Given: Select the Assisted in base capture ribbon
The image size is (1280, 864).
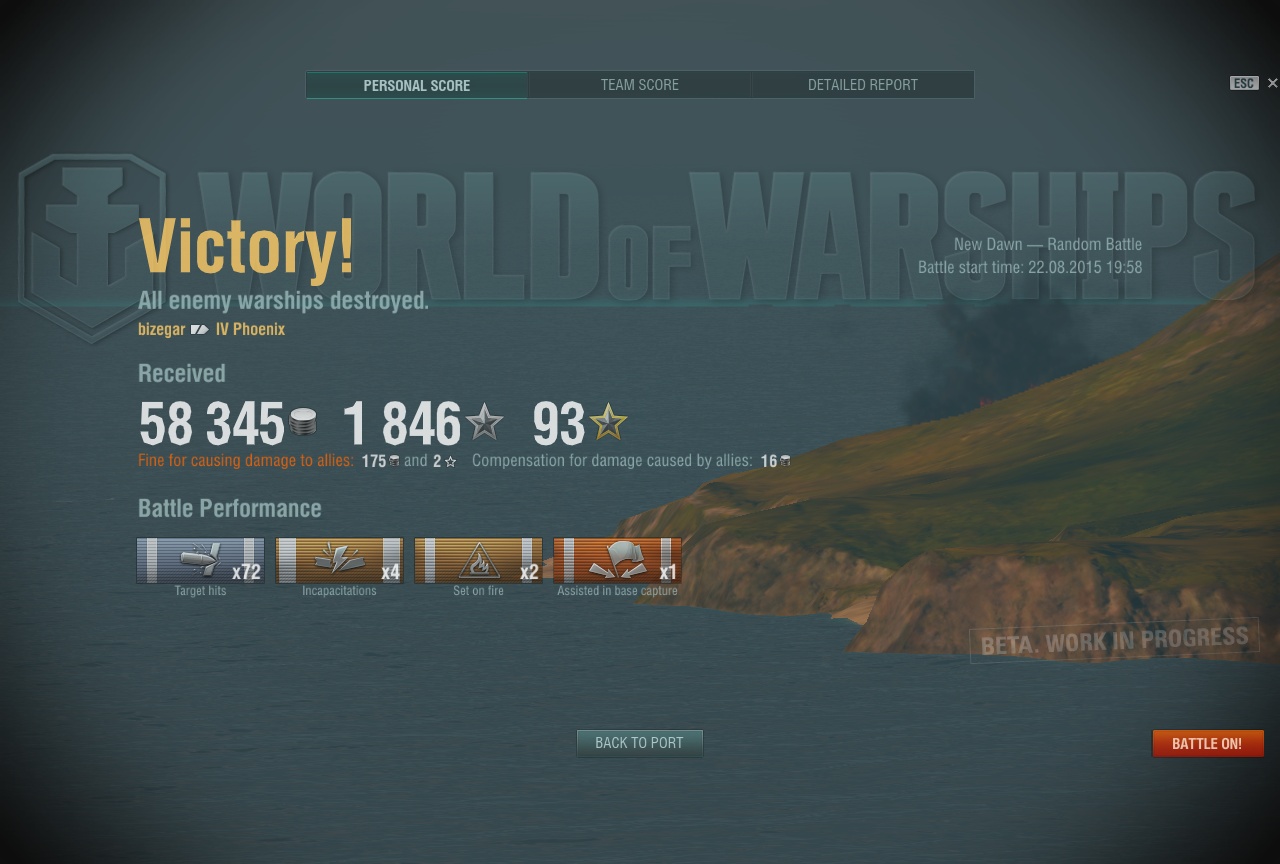Looking at the screenshot, I should (617, 560).
